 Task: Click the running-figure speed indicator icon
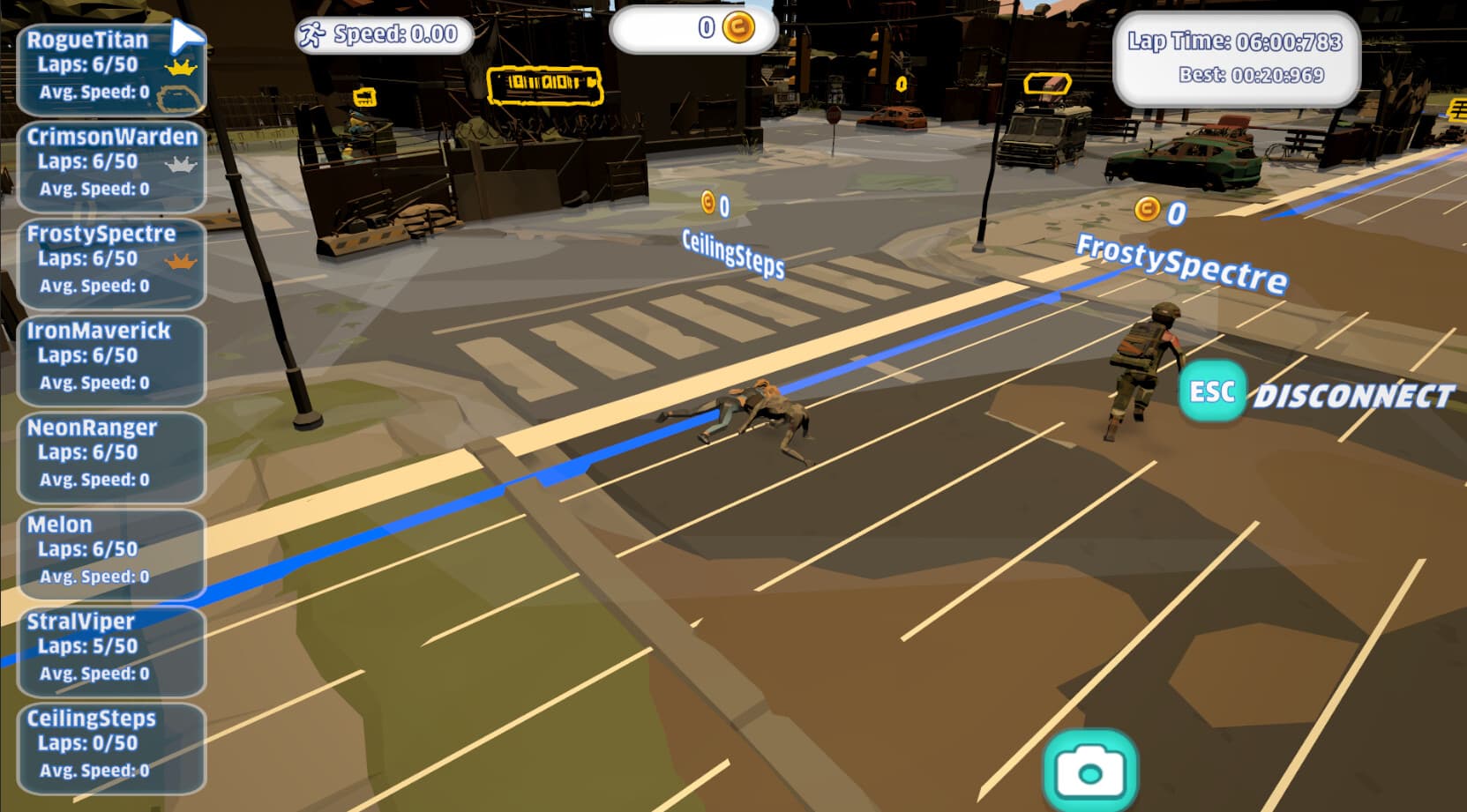(x=310, y=35)
